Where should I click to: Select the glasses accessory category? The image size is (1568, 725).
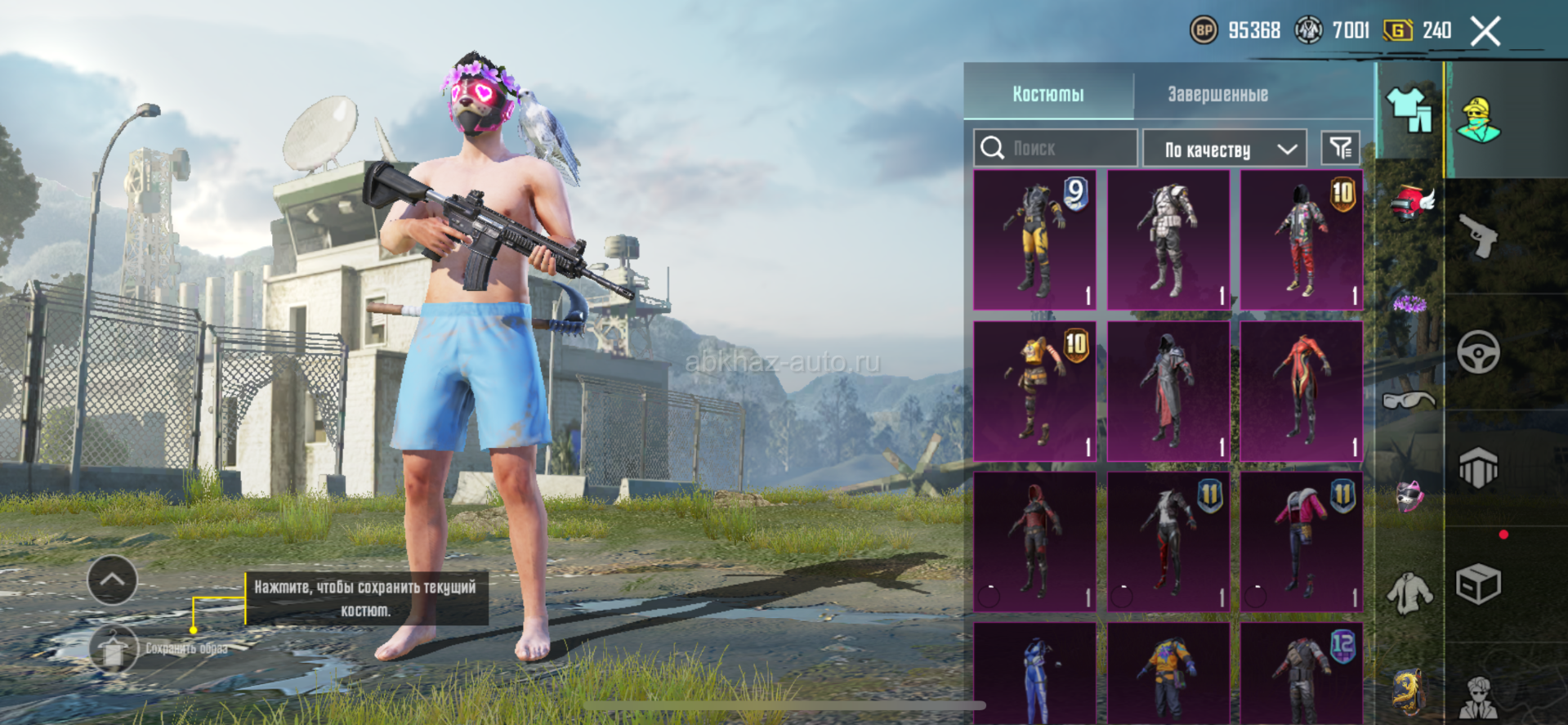[1409, 400]
